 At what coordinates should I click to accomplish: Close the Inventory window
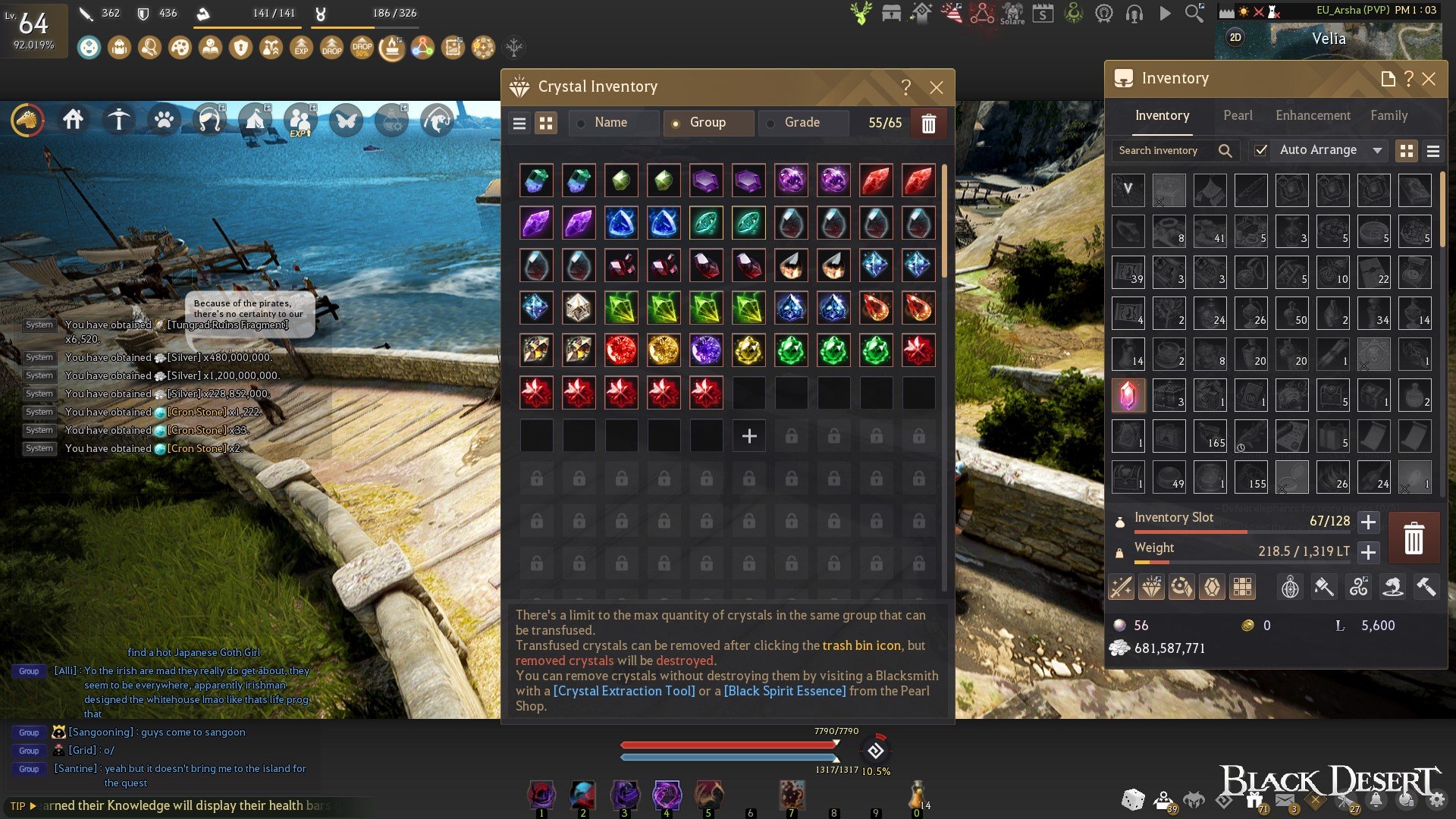point(1429,79)
